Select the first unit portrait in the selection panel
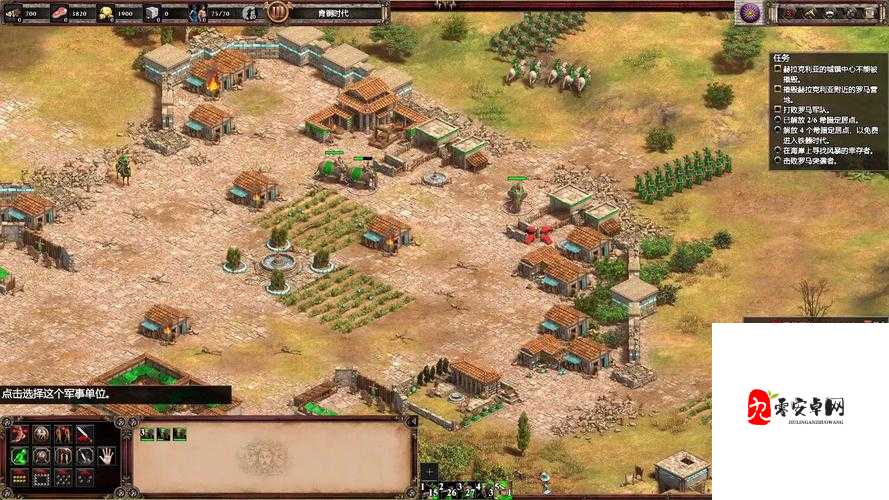Image resolution: width=889 pixels, height=500 pixels. tap(147, 433)
